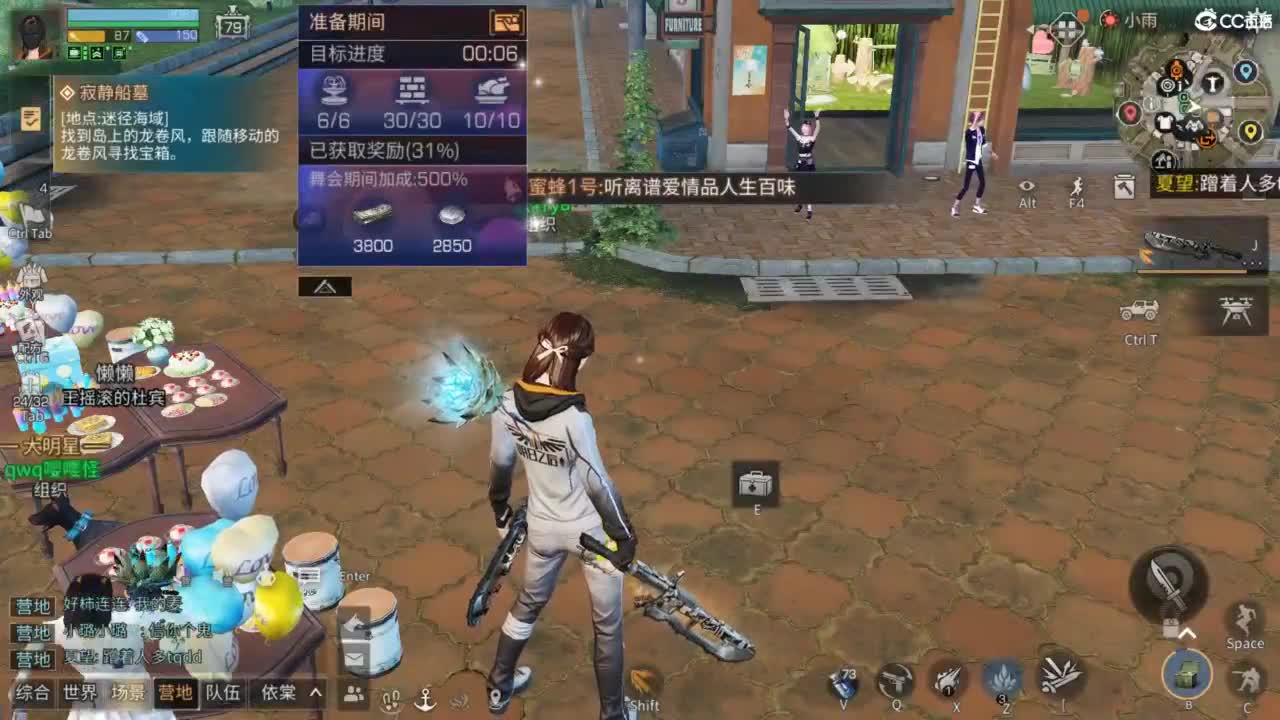Click the mail envelope icon above the chat tabs
The height and width of the screenshot is (720, 1280).
(354, 658)
